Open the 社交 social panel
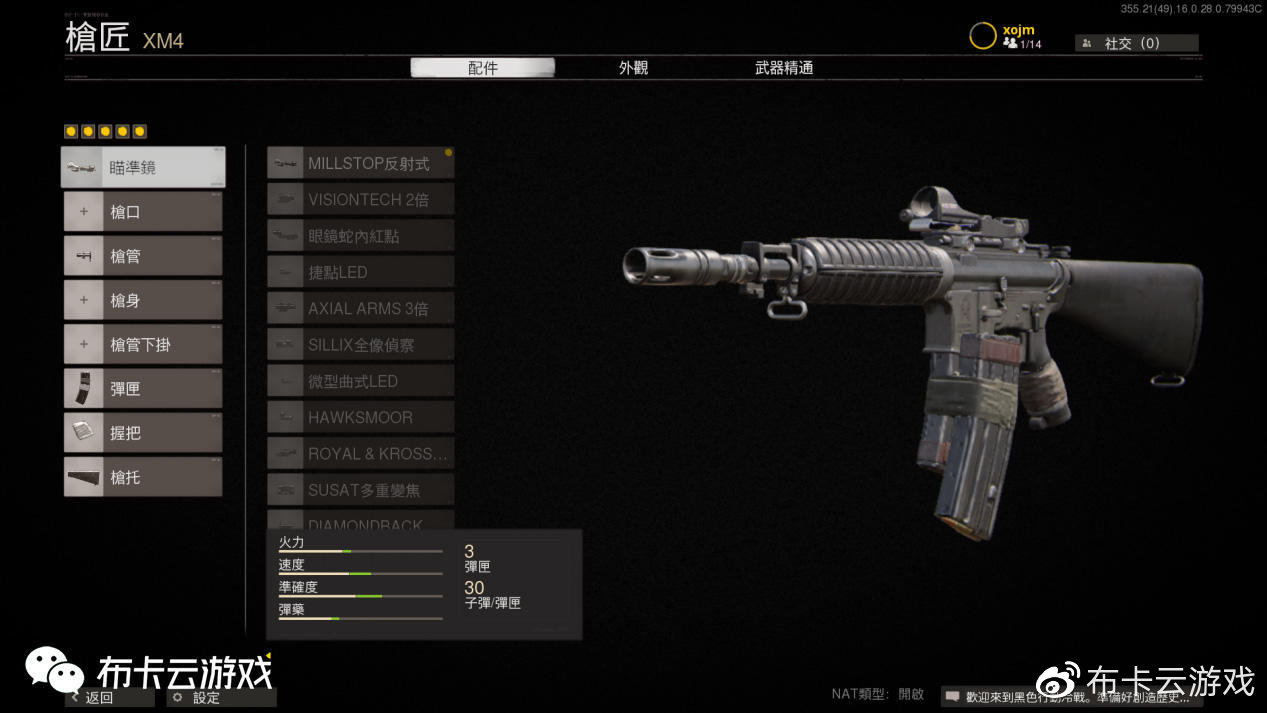This screenshot has height=713, width=1267. [x=1136, y=43]
